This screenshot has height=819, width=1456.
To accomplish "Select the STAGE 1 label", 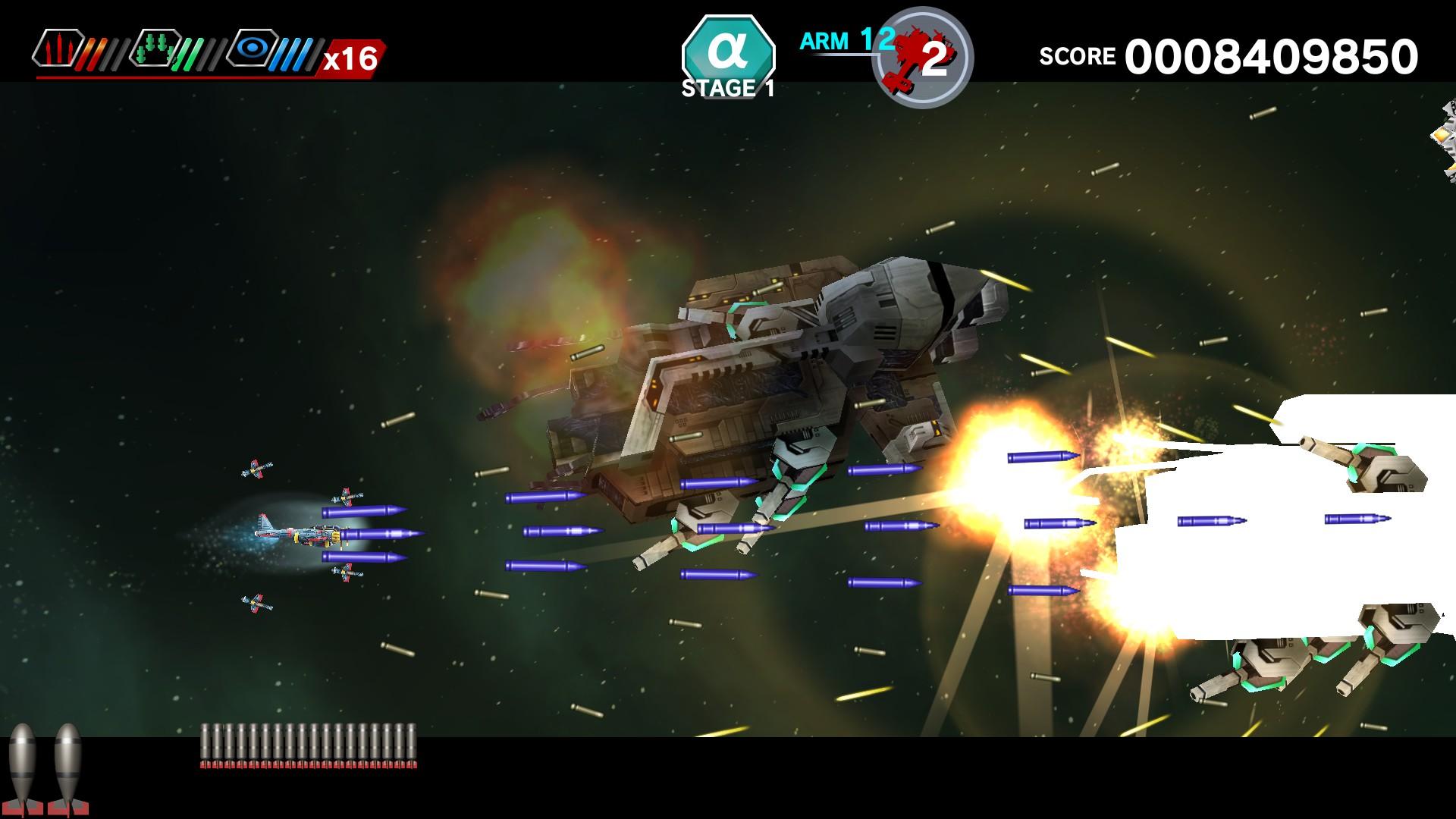I will [x=726, y=89].
